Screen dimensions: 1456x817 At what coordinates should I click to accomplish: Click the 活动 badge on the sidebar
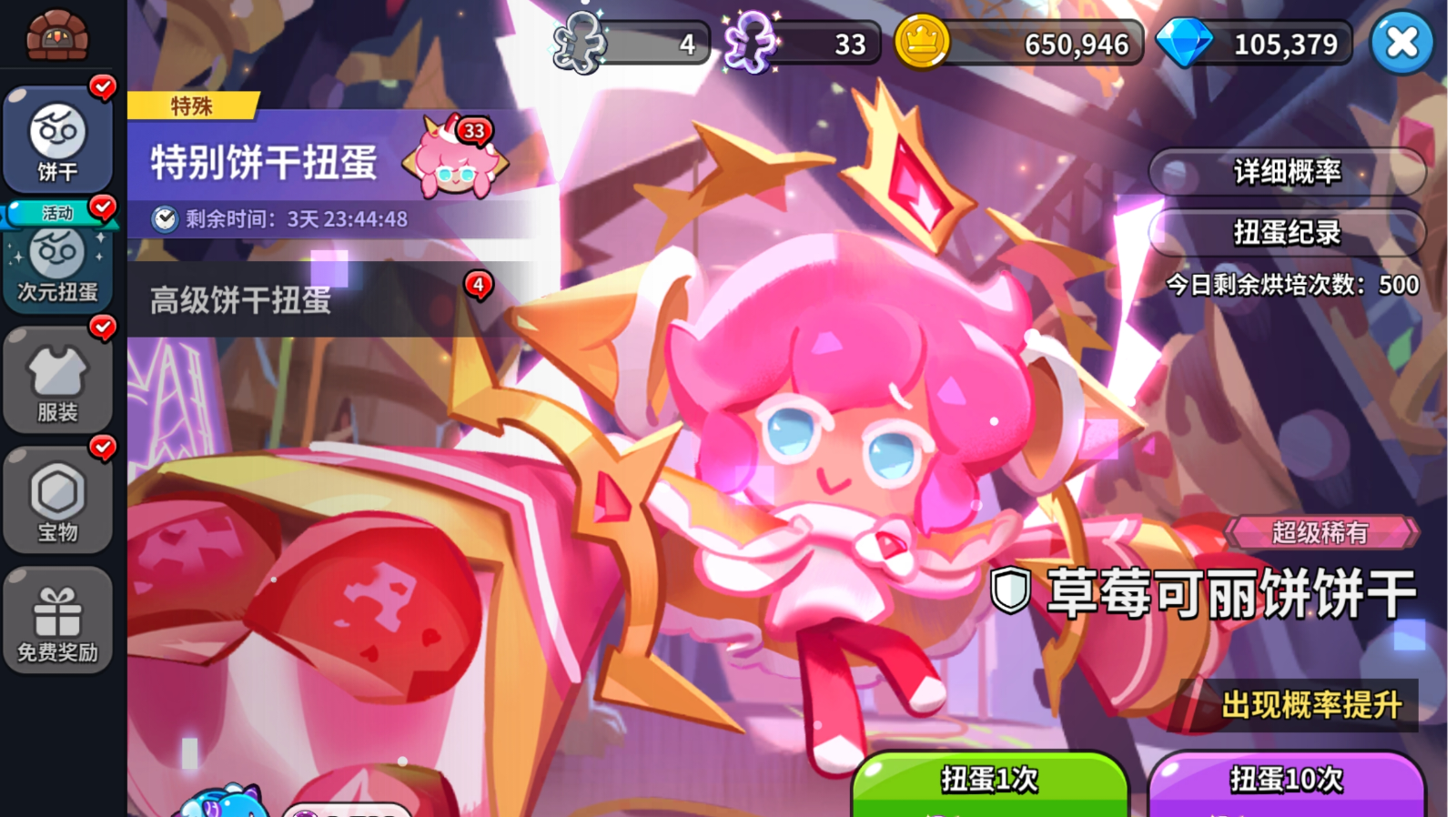[x=56, y=211]
